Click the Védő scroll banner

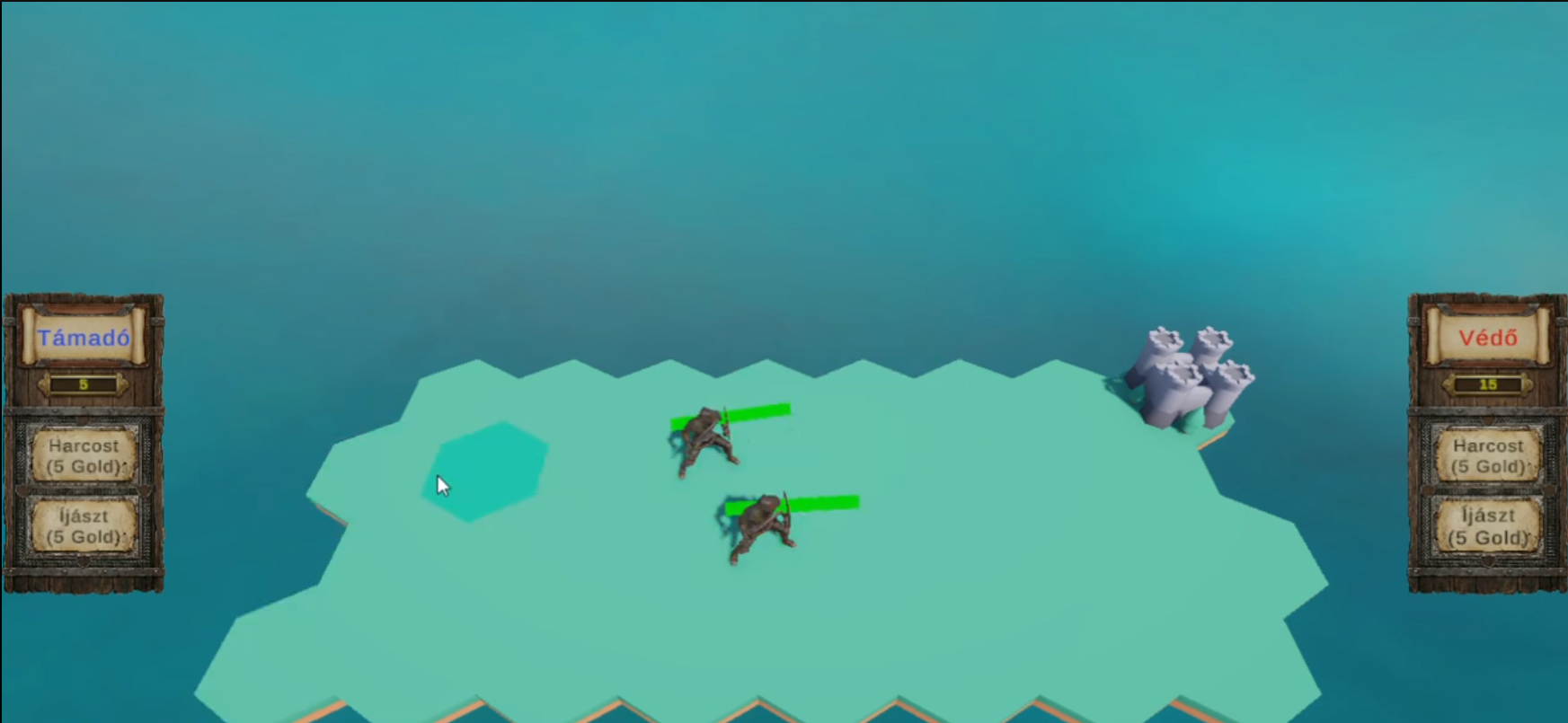click(1487, 339)
